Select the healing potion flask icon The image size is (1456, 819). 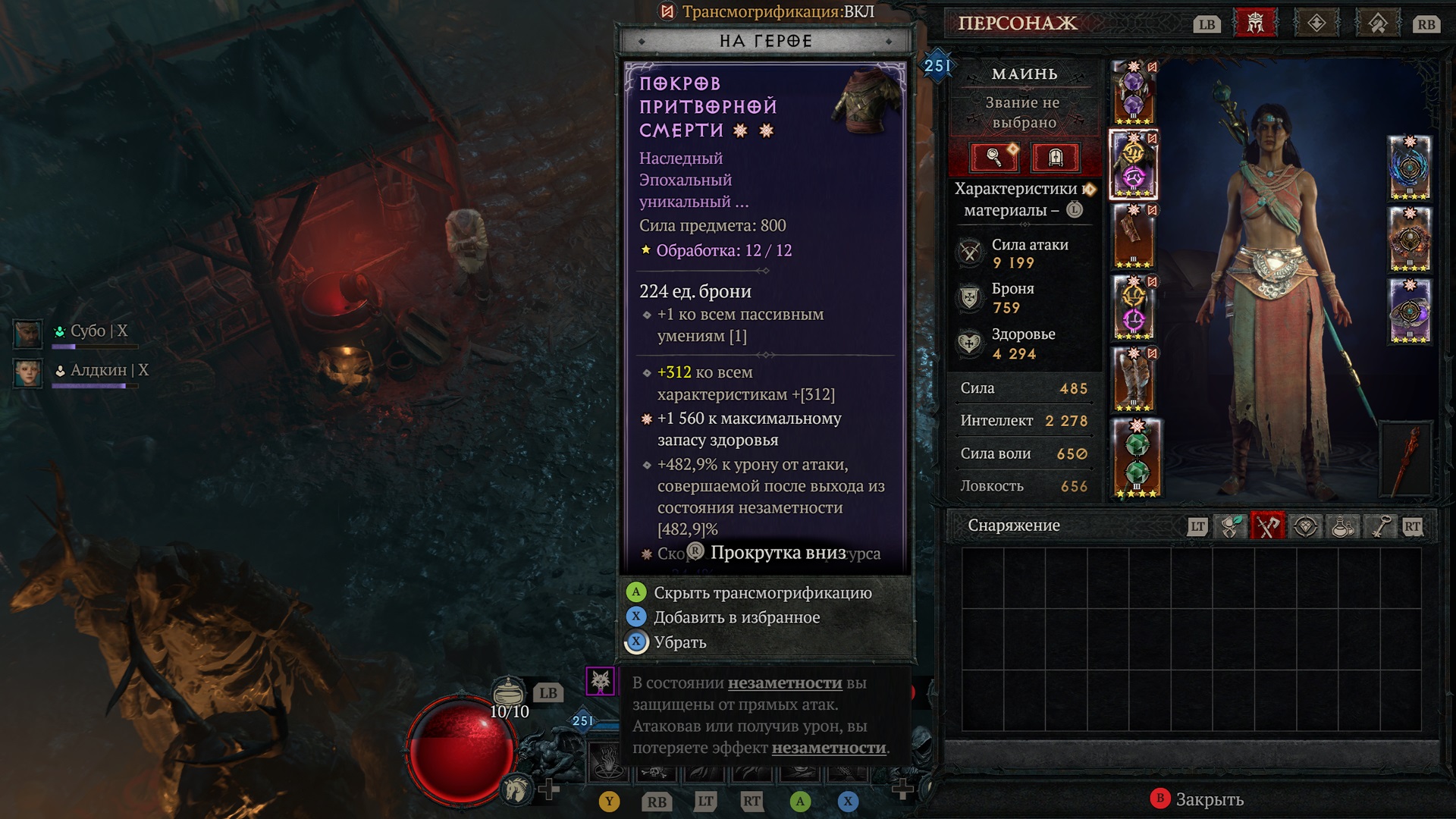[x=508, y=691]
